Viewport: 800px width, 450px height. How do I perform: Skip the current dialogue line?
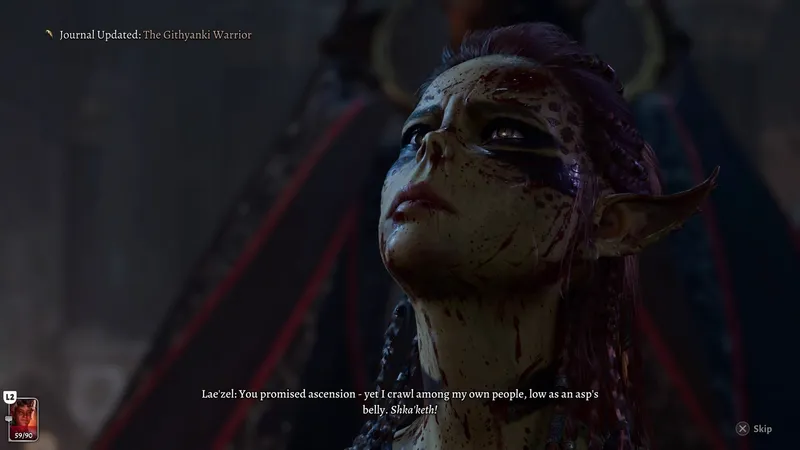(x=754, y=429)
